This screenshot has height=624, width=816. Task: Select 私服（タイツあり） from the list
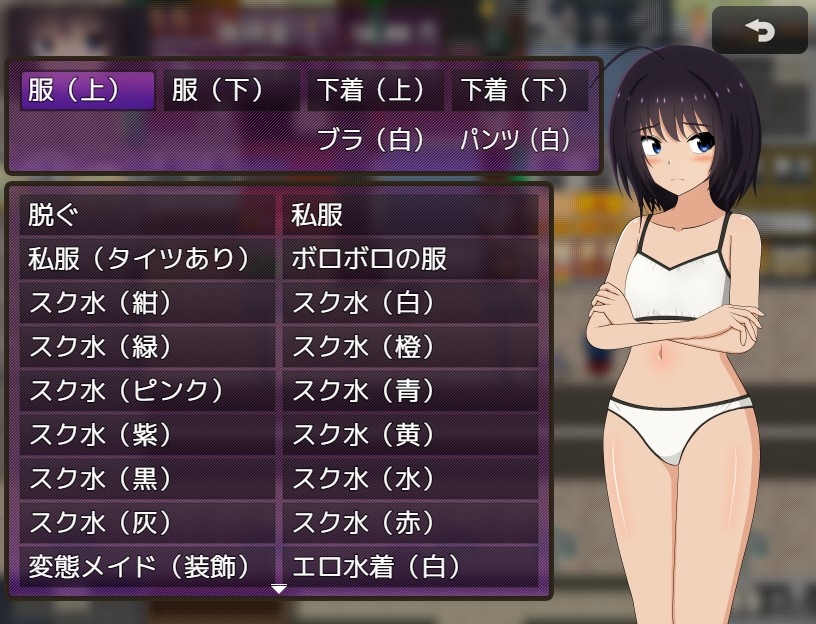click(147, 259)
